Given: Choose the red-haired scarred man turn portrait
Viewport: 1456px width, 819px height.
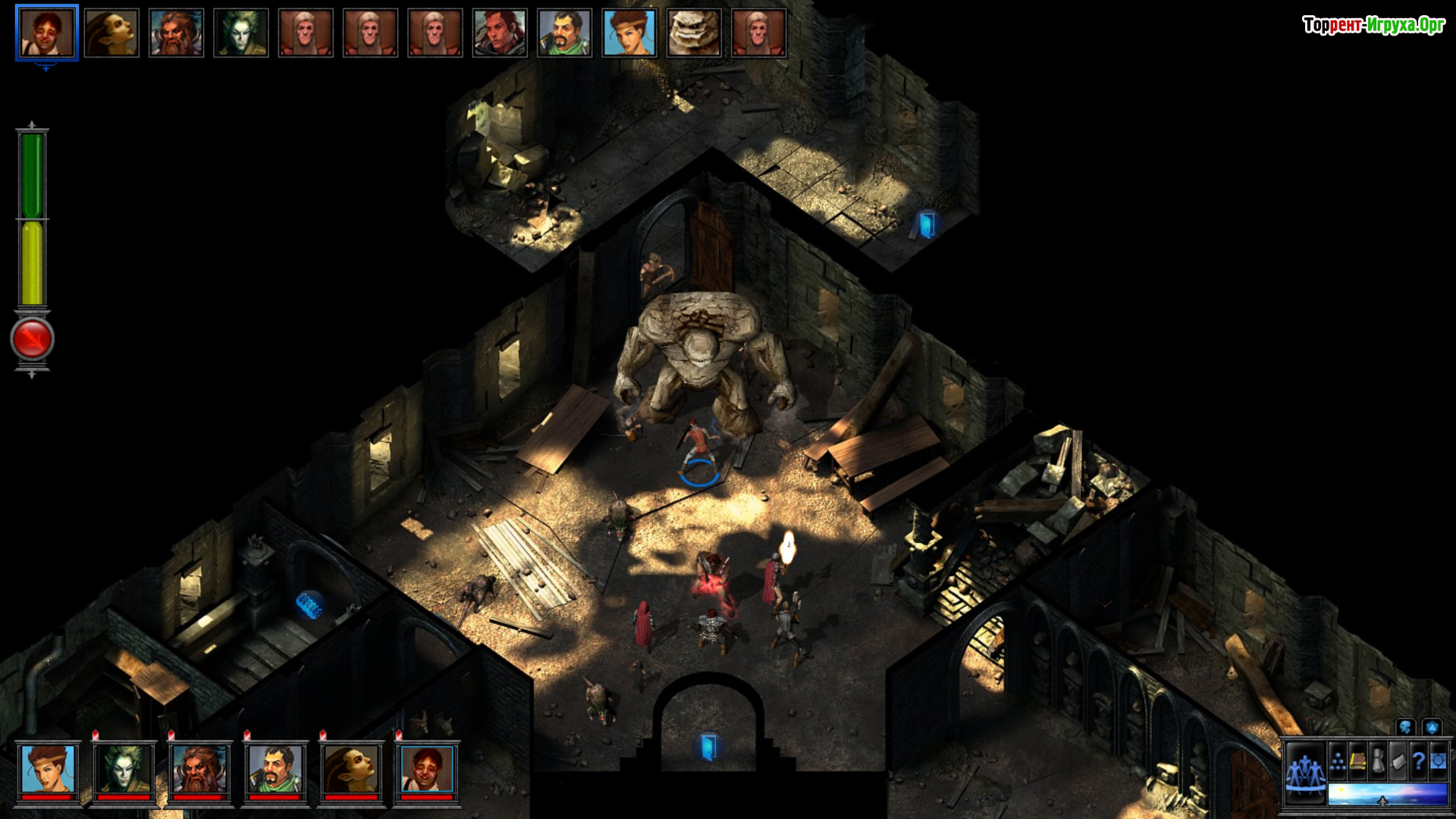Looking at the screenshot, I should [x=500, y=33].
